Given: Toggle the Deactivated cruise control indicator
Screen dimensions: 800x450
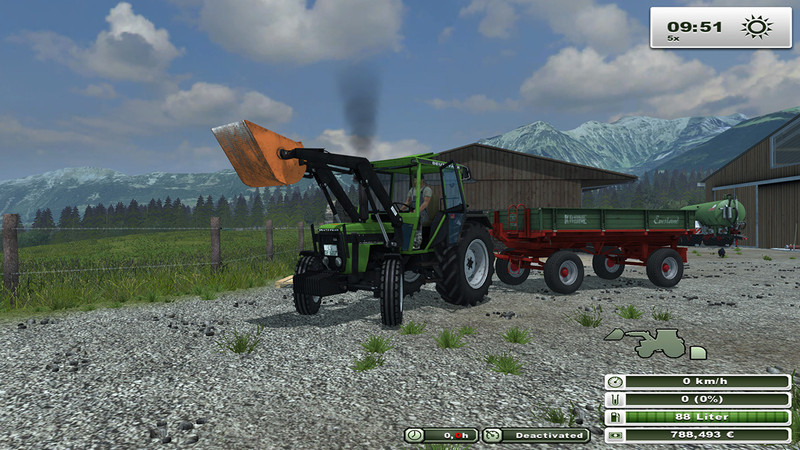Looking at the screenshot, I should pyautogui.click(x=536, y=435).
